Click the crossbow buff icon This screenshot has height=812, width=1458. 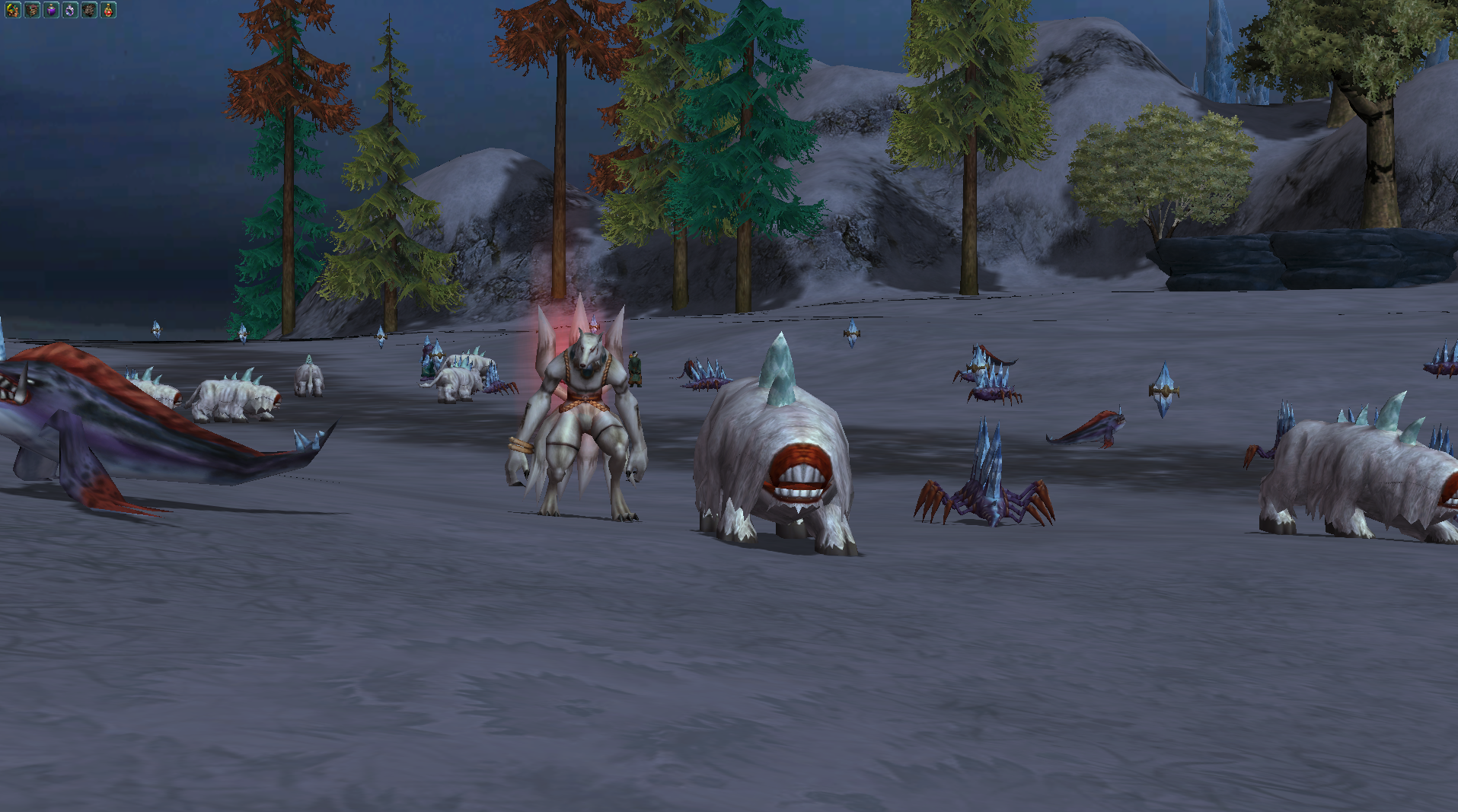[x=13, y=10]
